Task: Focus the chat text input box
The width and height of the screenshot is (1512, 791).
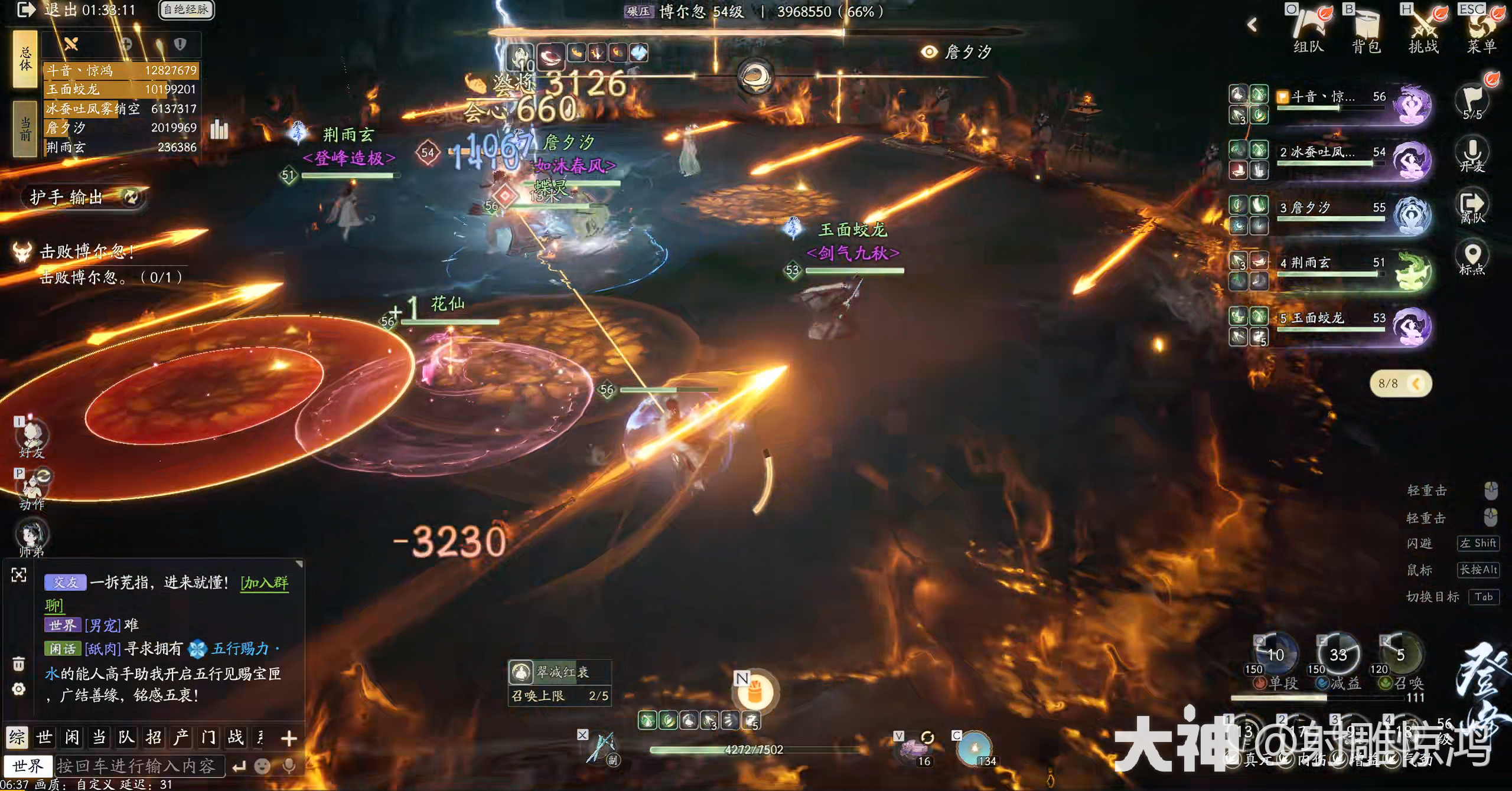Action: (x=139, y=766)
